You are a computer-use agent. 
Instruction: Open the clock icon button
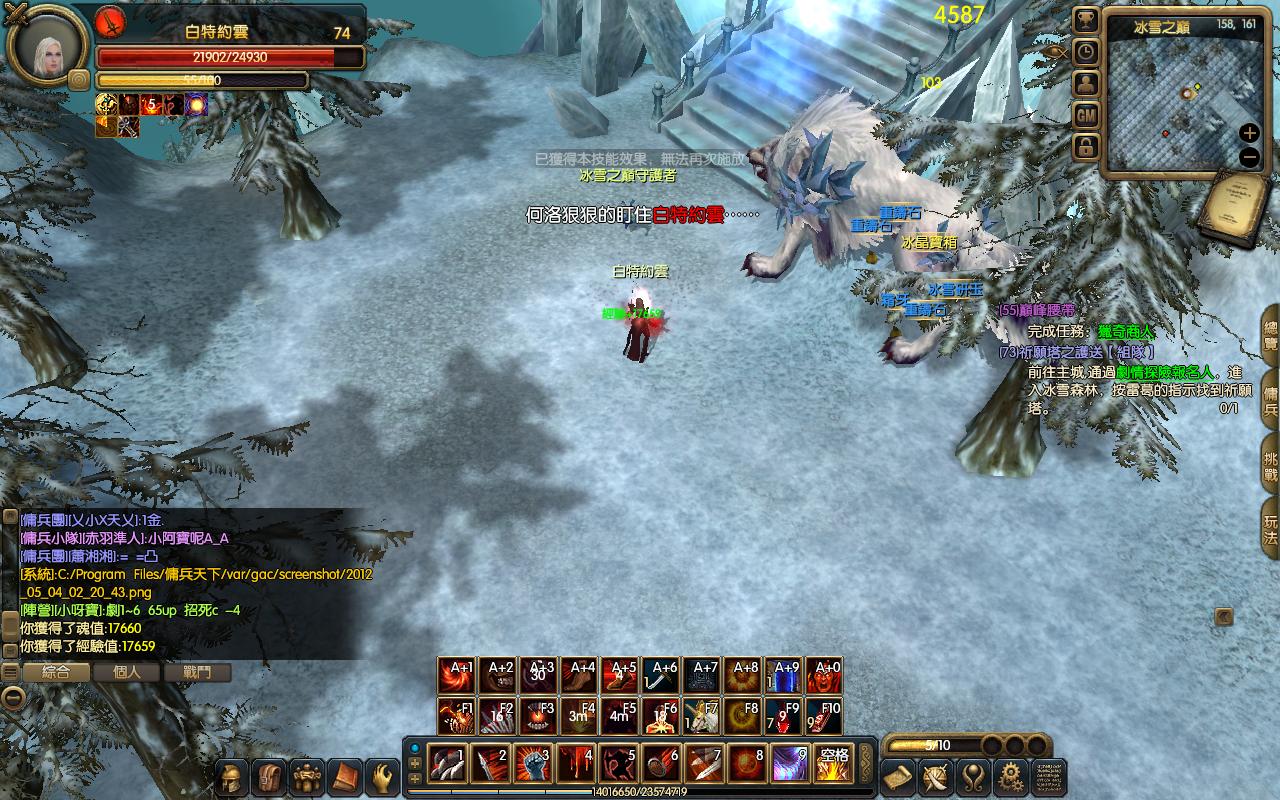[x=1086, y=52]
